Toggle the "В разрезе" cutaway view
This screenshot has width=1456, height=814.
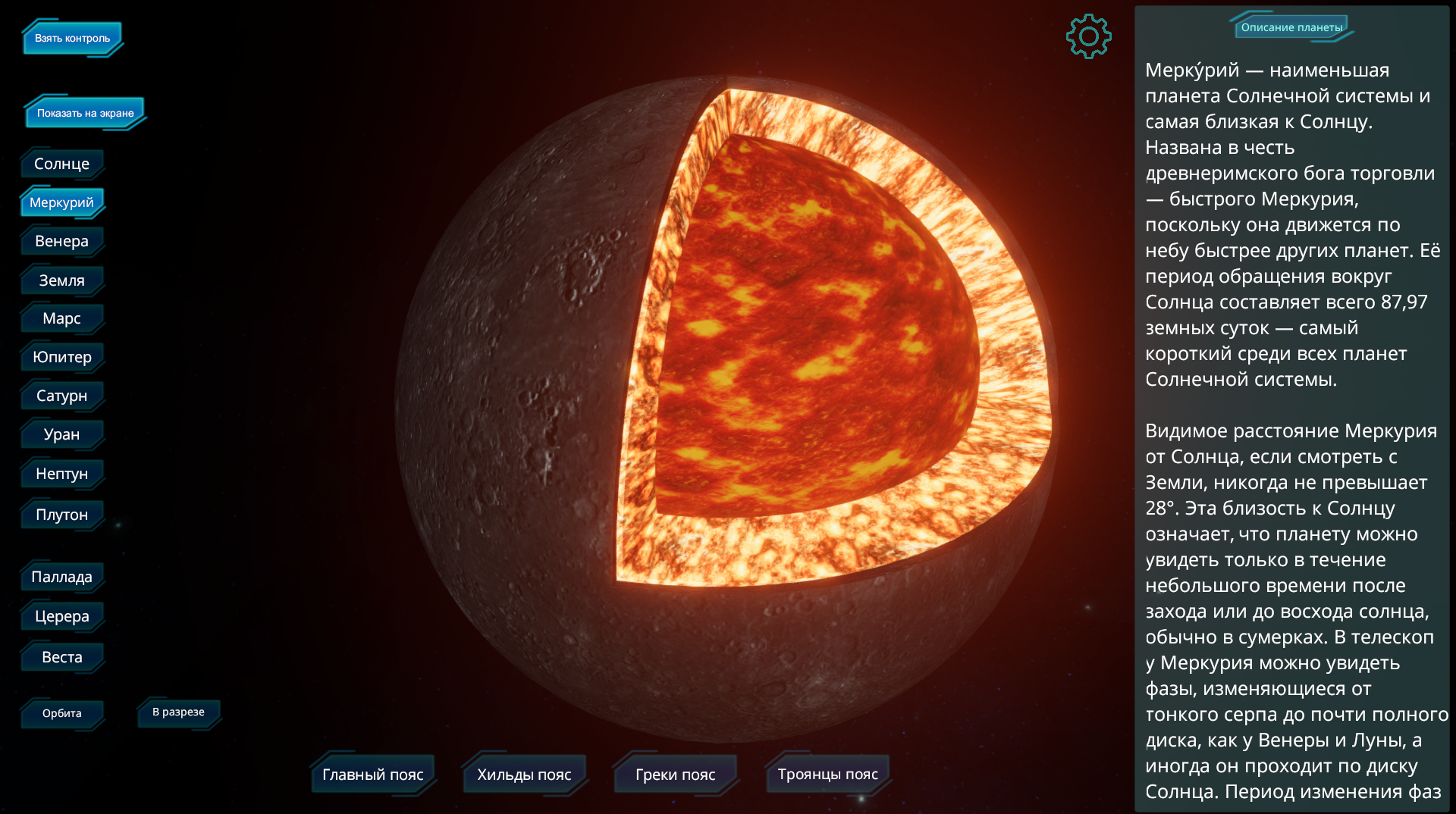[x=178, y=712]
